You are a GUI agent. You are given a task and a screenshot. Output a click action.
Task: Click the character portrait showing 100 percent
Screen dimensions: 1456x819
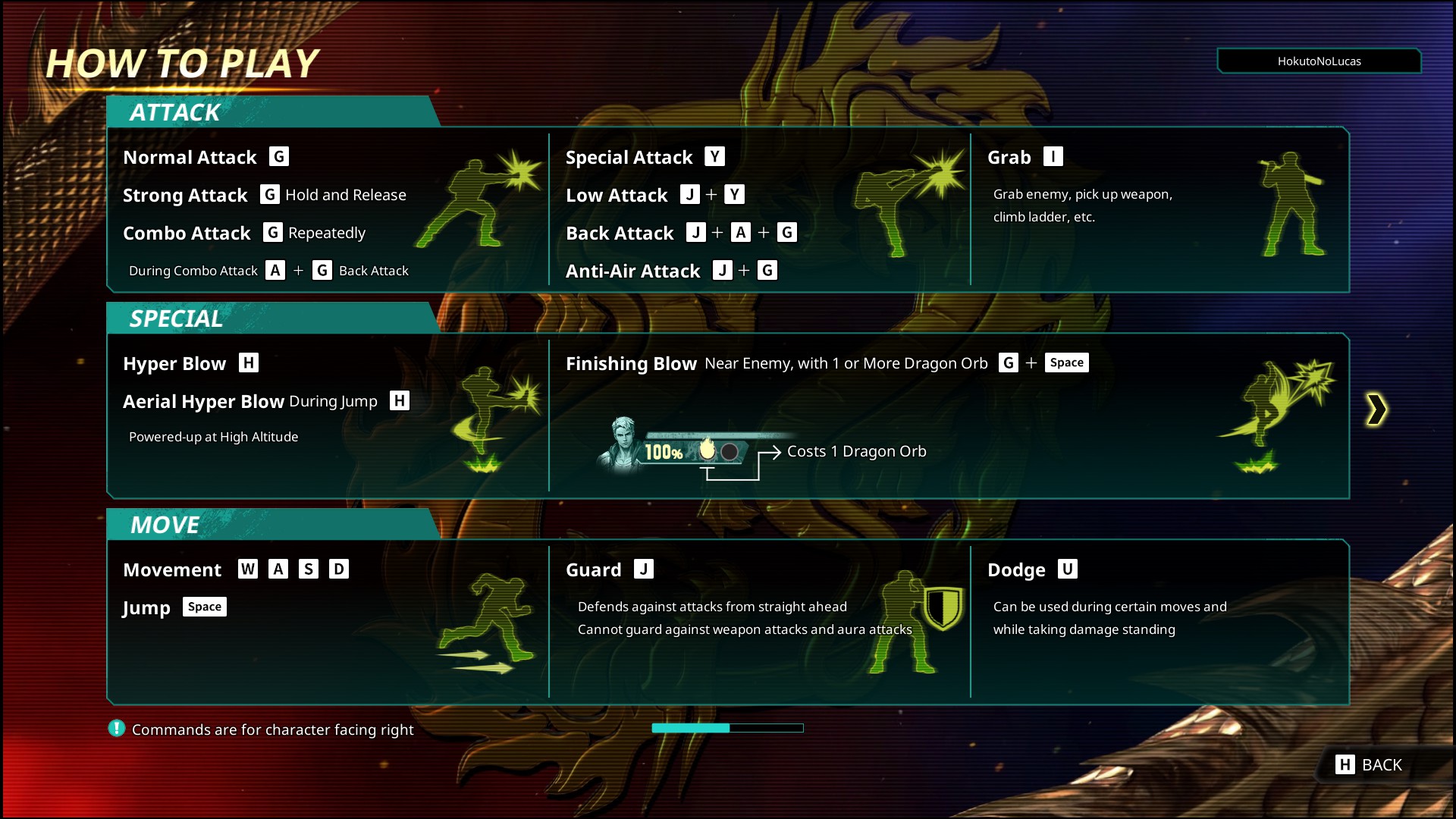pyautogui.click(x=618, y=447)
